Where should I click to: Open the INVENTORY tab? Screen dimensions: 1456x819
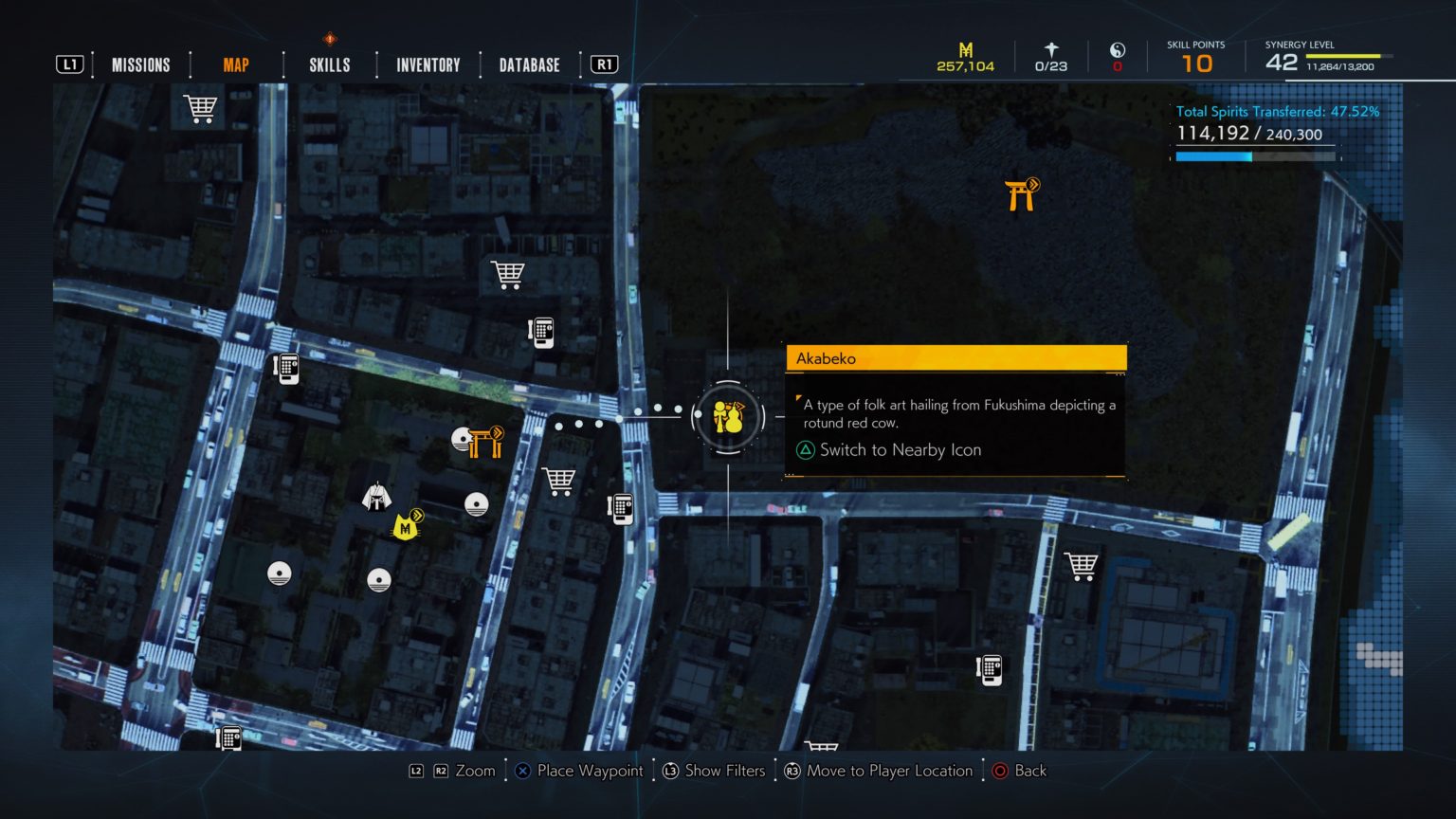tap(428, 64)
